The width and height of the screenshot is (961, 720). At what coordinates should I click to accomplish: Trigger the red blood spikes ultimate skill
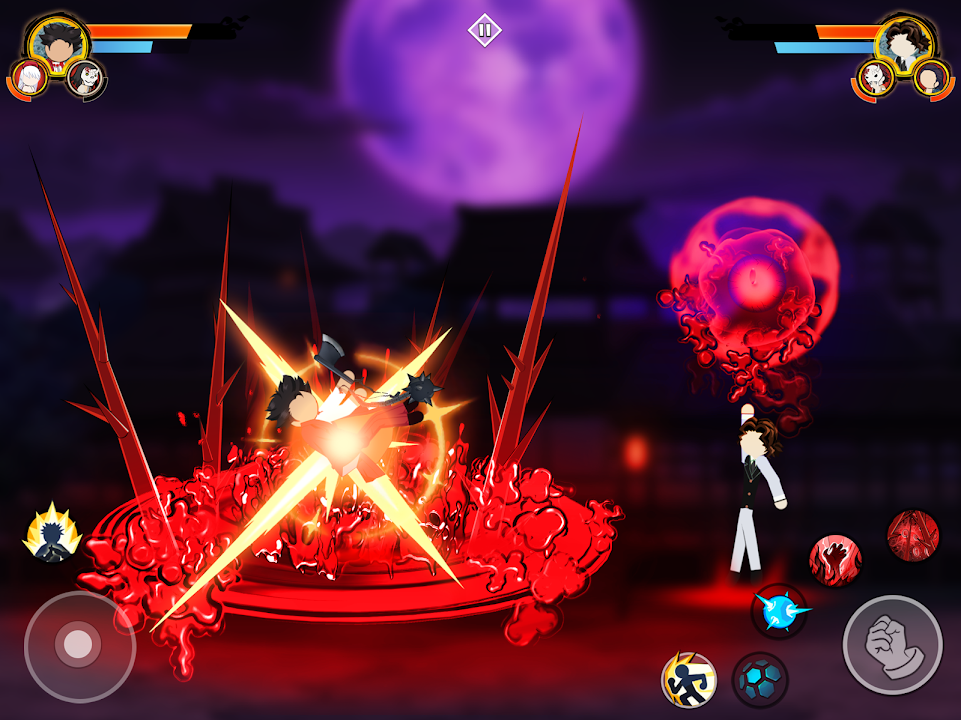click(x=912, y=535)
